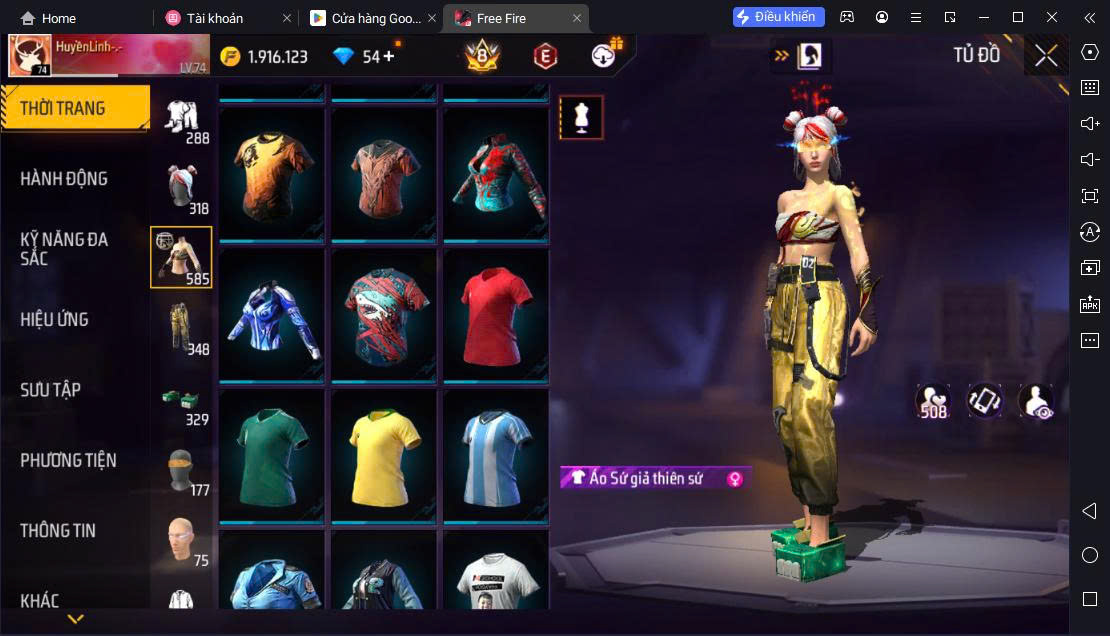
Task: Close the Free Fire emulator tab
Action: tap(577, 18)
